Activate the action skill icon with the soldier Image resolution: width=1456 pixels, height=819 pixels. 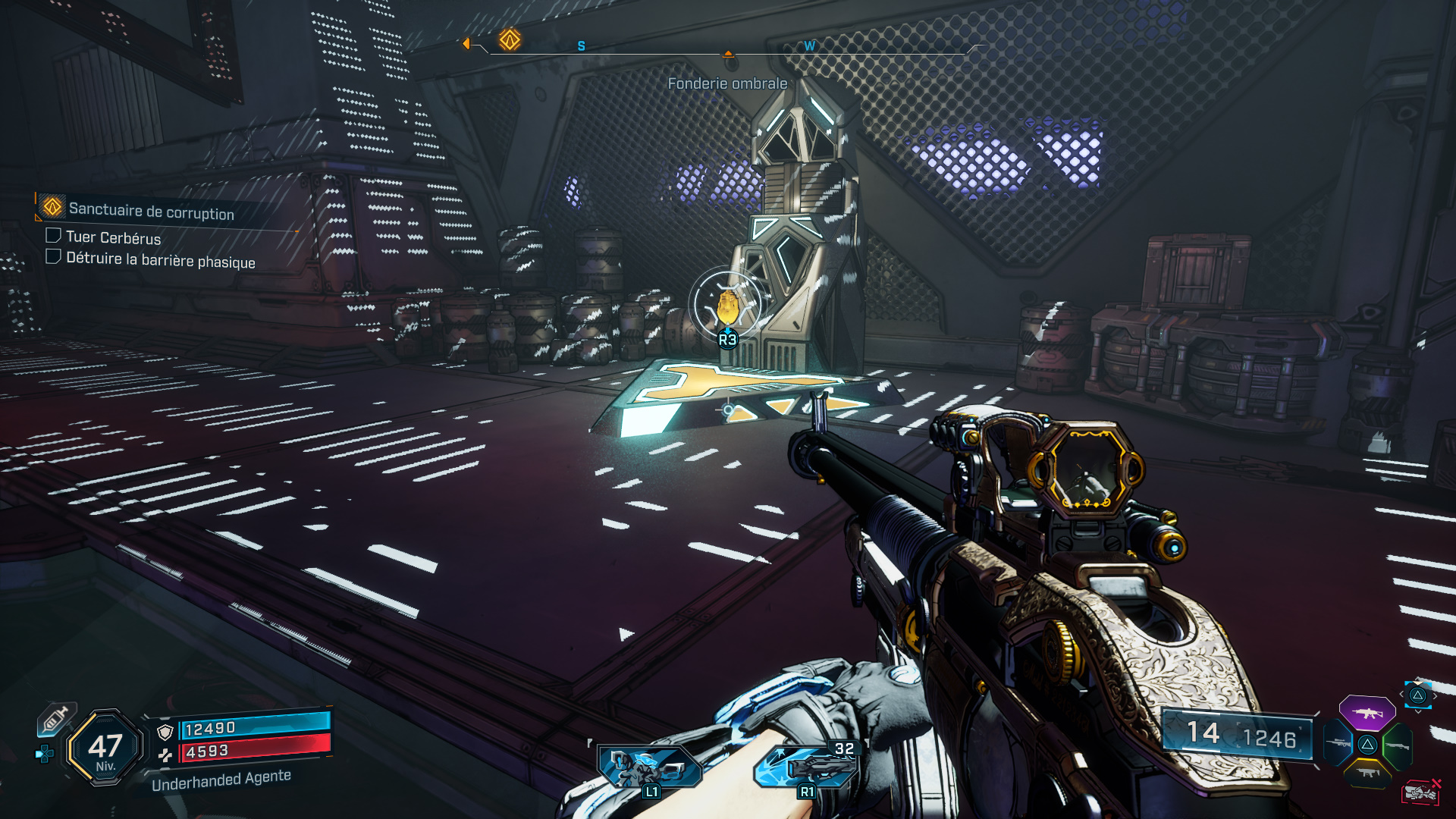(649, 766)
